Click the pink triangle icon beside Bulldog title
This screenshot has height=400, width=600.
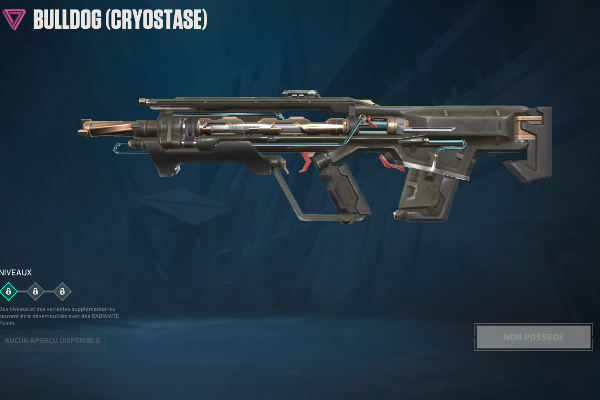[x=16, y=19]
